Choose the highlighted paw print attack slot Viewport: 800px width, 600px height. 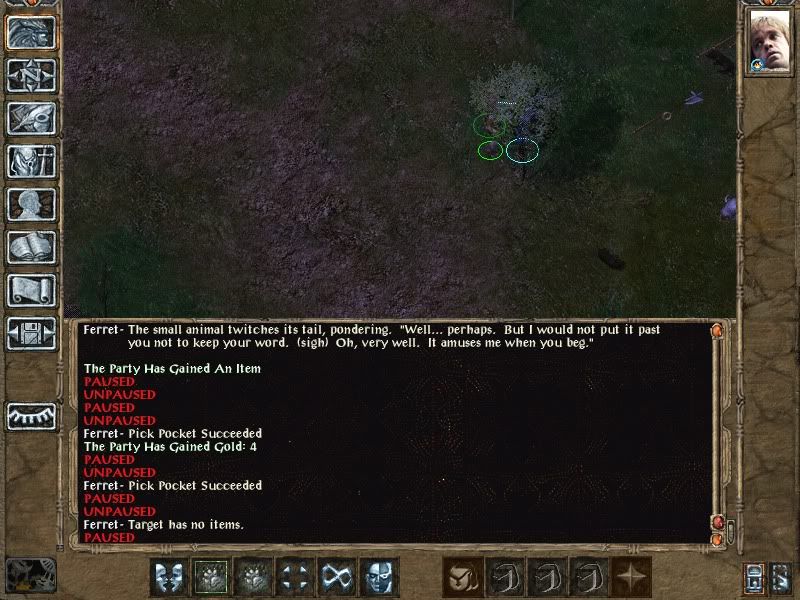tap(211, 577)
